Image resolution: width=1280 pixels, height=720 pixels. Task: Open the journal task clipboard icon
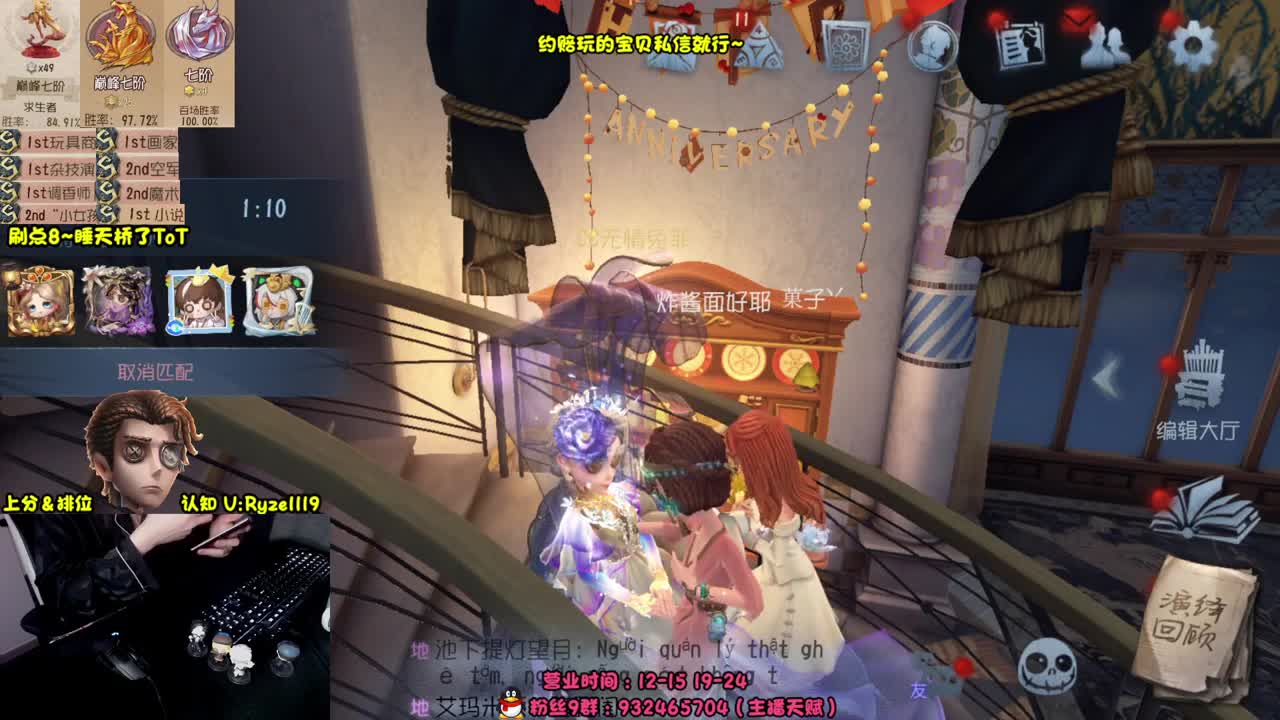coord(1020,45)
